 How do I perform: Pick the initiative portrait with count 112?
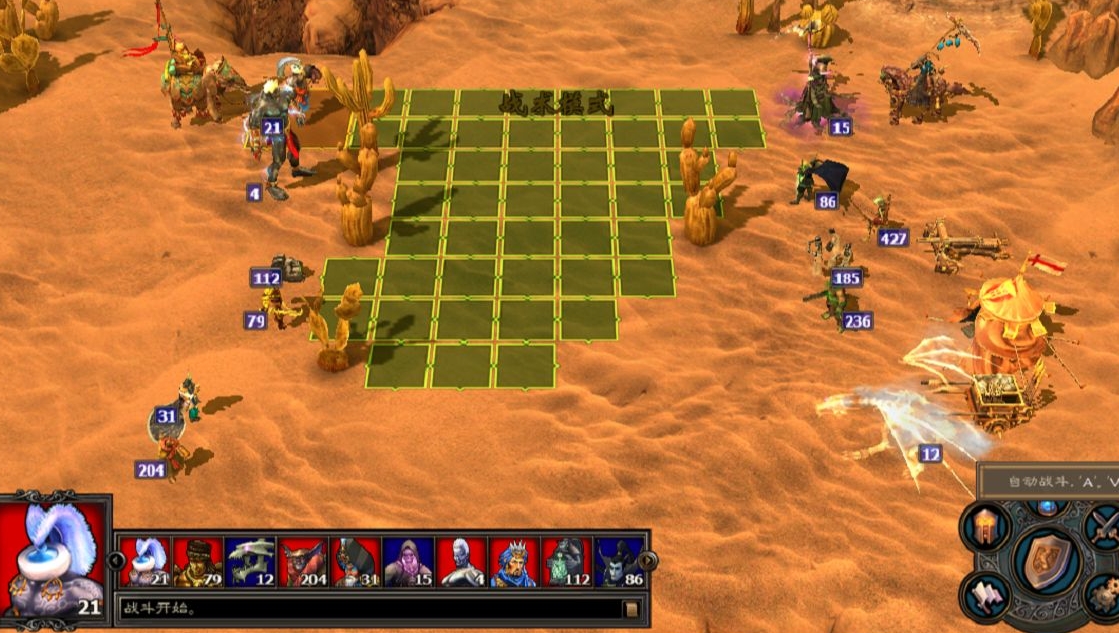click(x=566, y=562)
